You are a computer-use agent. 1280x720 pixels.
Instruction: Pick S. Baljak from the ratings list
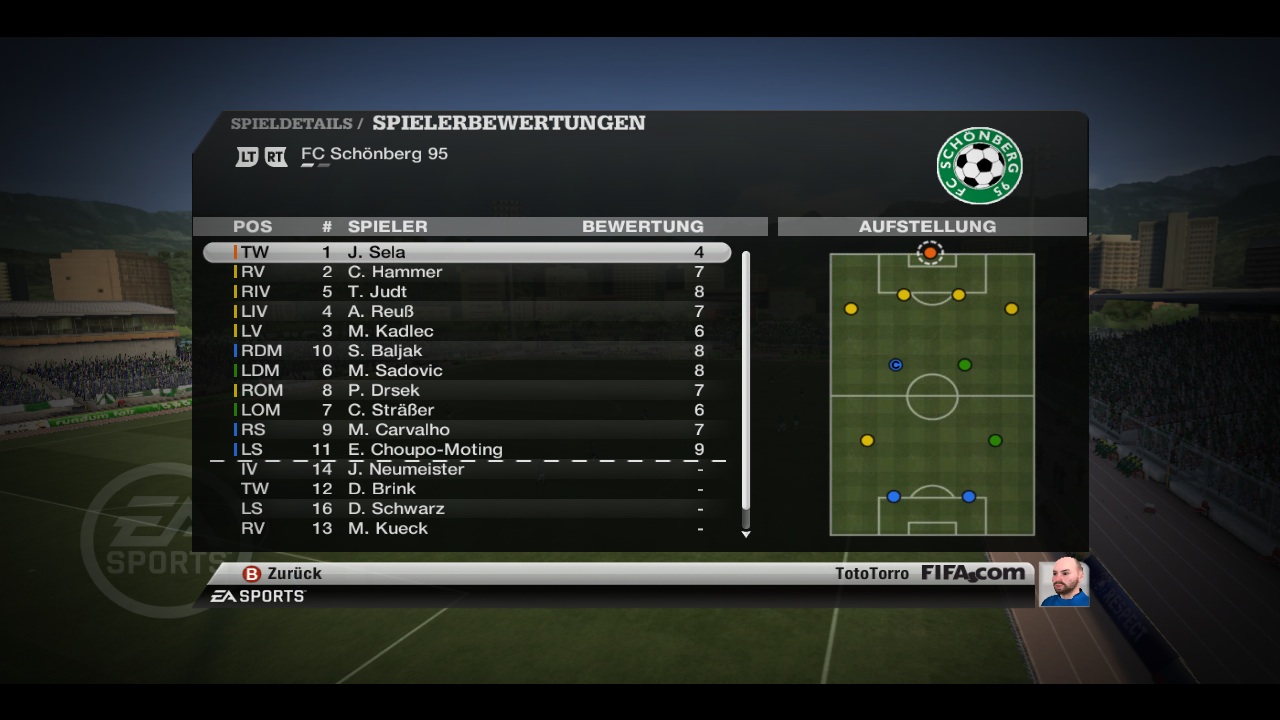coord(466,351)
